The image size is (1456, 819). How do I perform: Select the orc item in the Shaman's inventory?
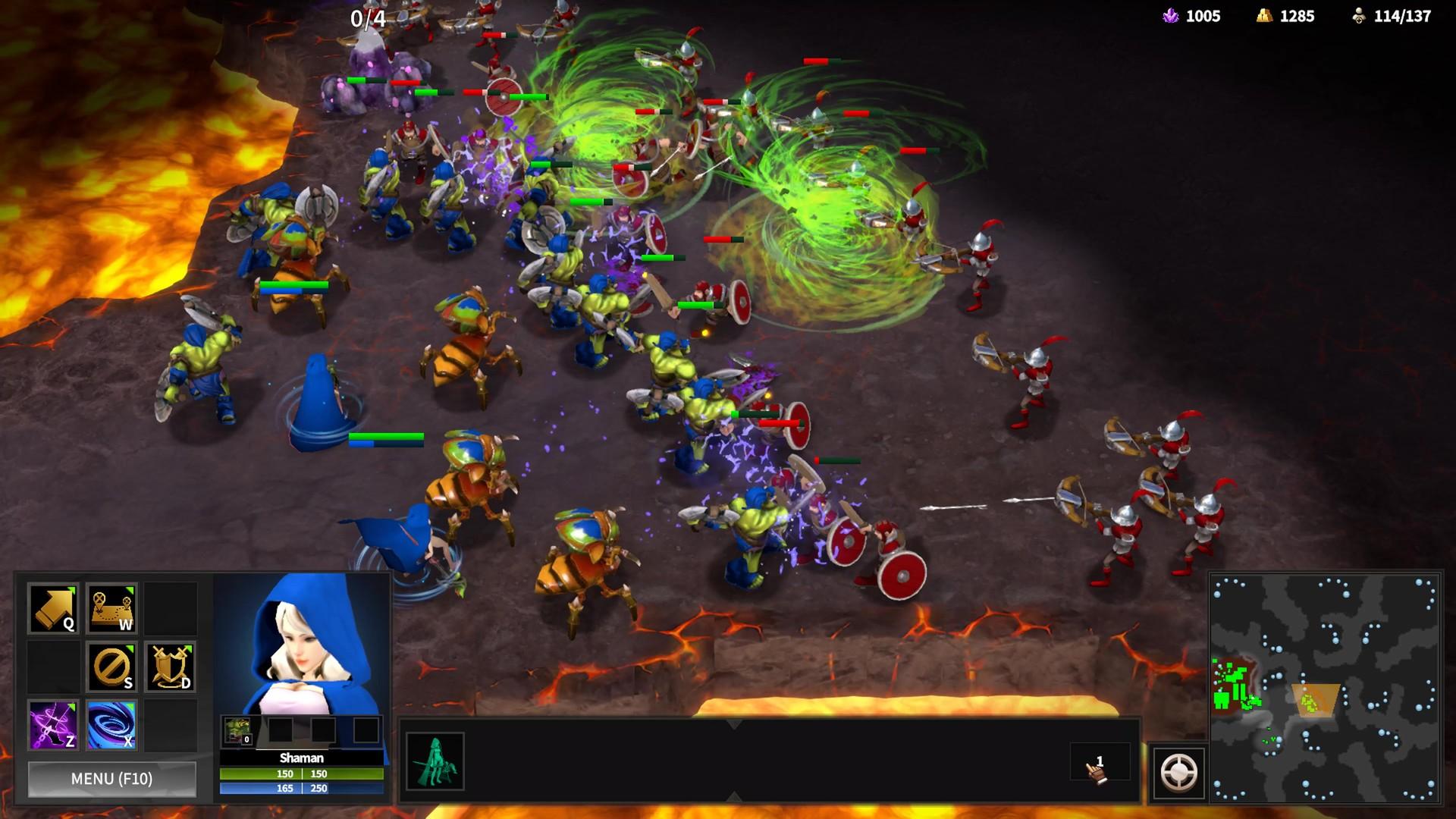coord(237,731)
